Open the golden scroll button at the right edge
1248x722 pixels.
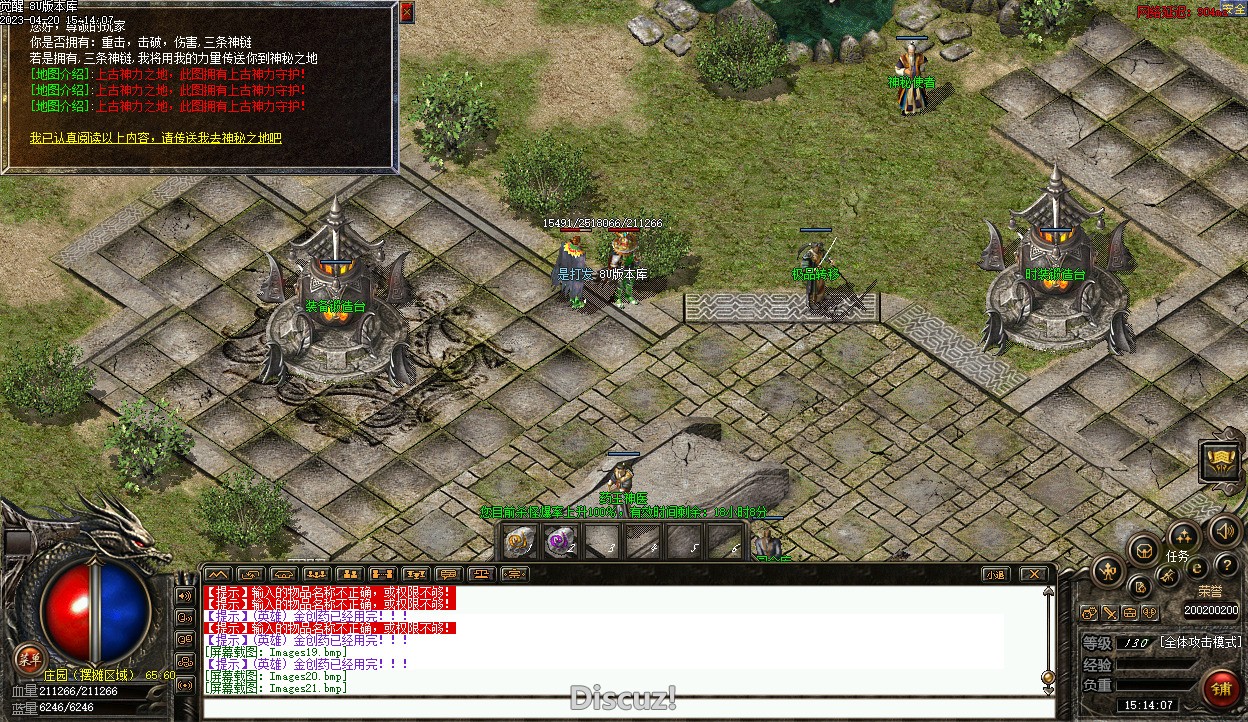[1221, 460]
